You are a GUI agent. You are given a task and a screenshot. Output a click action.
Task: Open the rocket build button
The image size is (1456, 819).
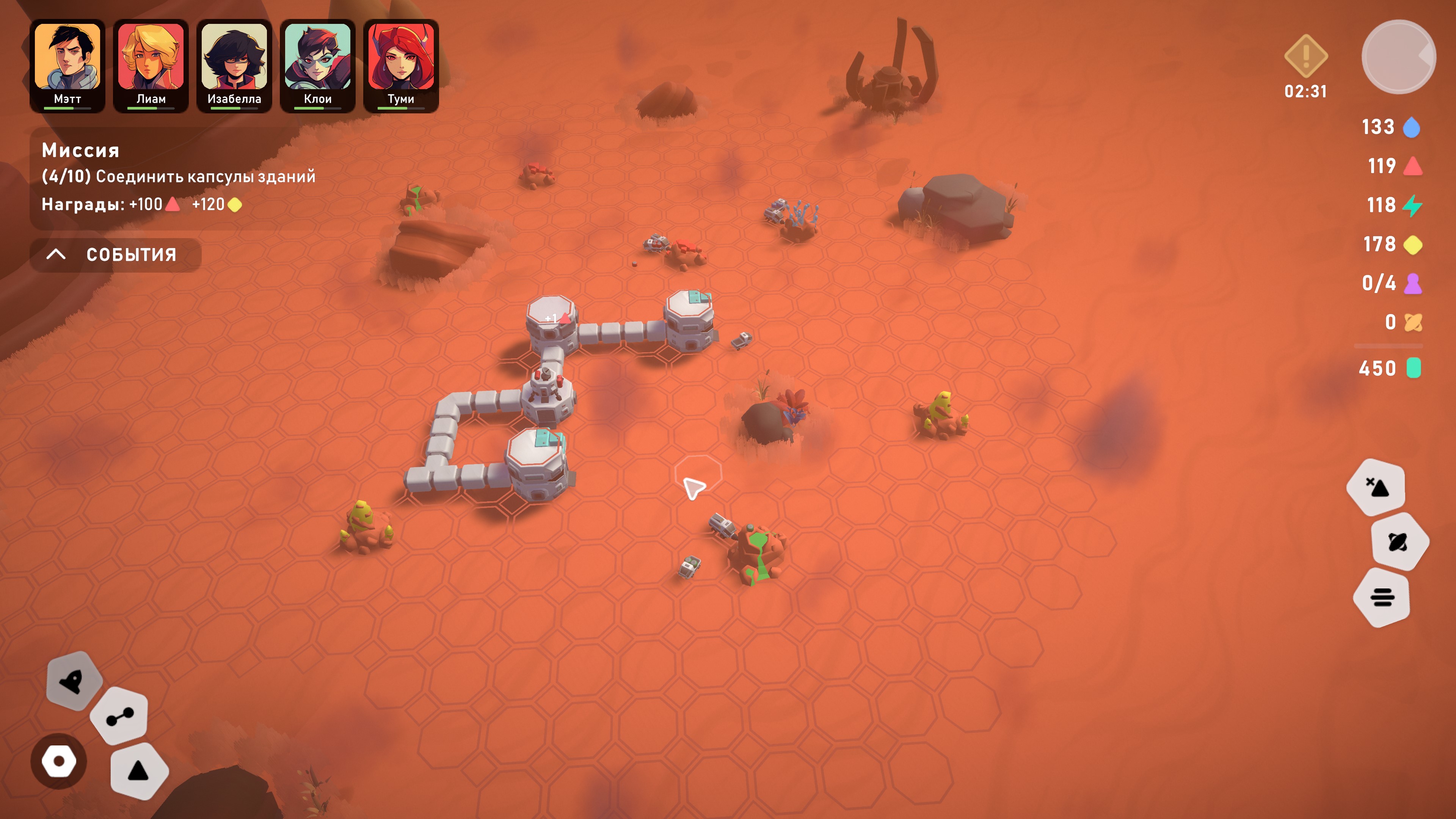click(74, 681)
